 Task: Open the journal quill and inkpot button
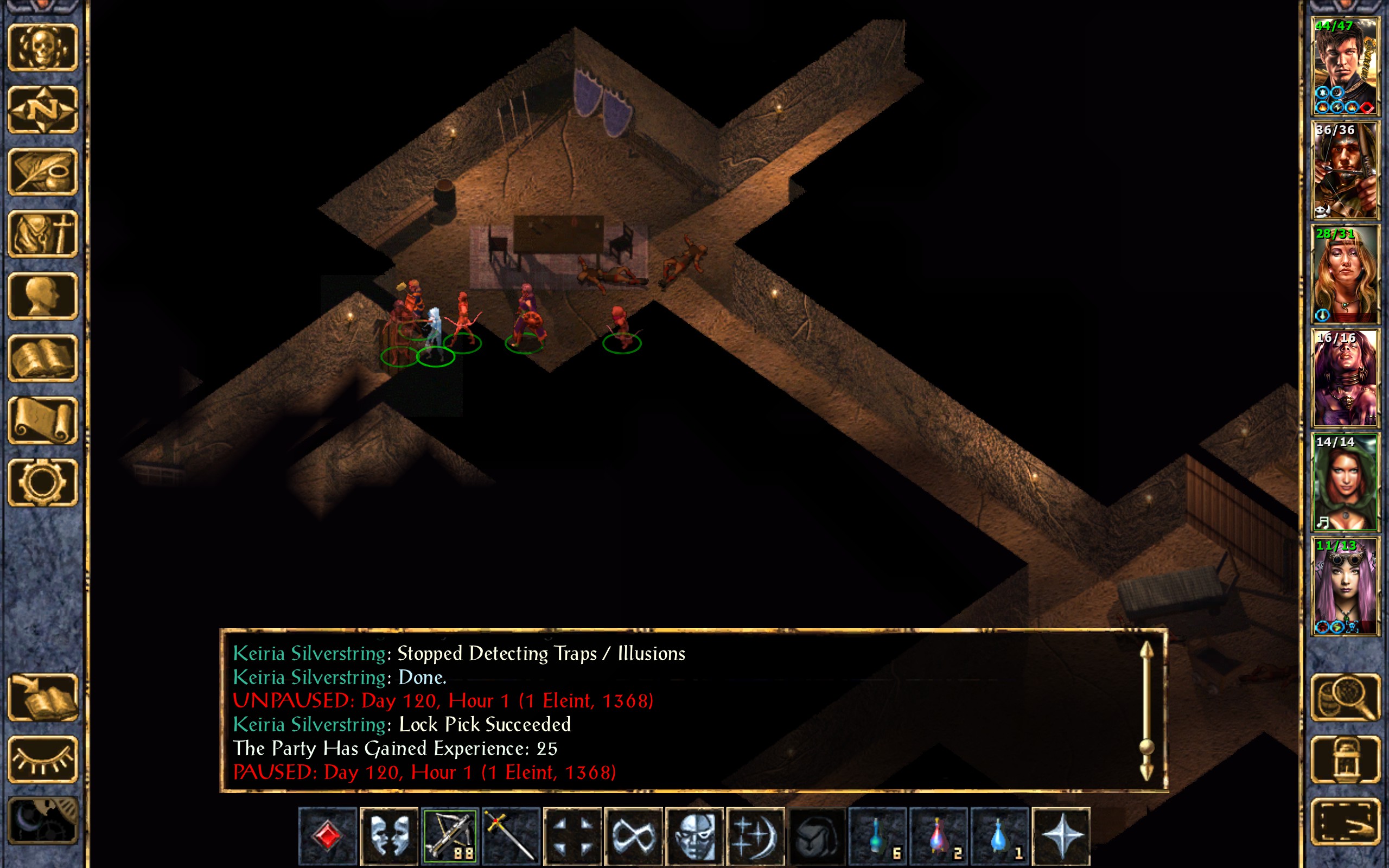tap(42, 171)
